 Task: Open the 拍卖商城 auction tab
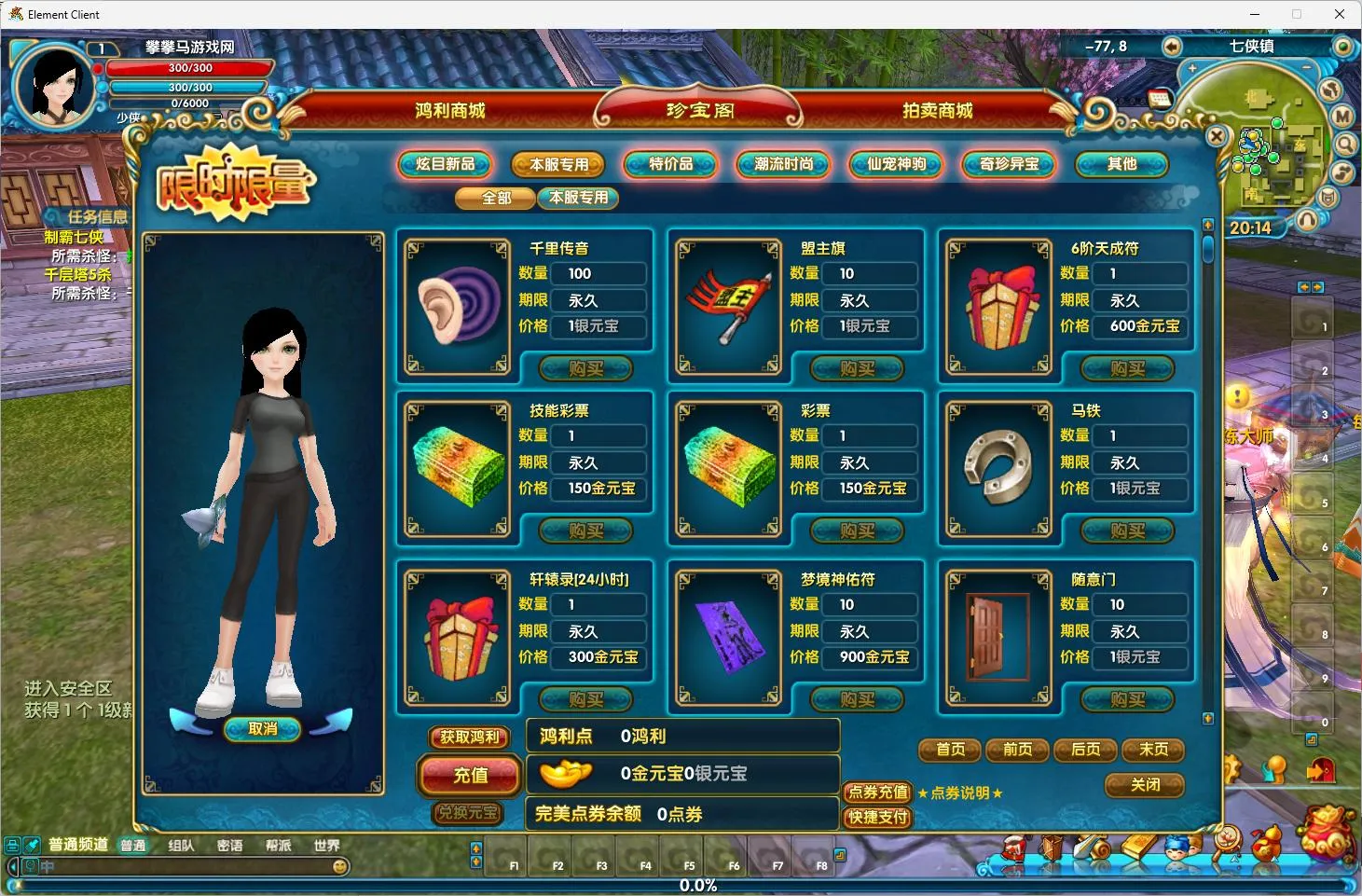[937, 111]
